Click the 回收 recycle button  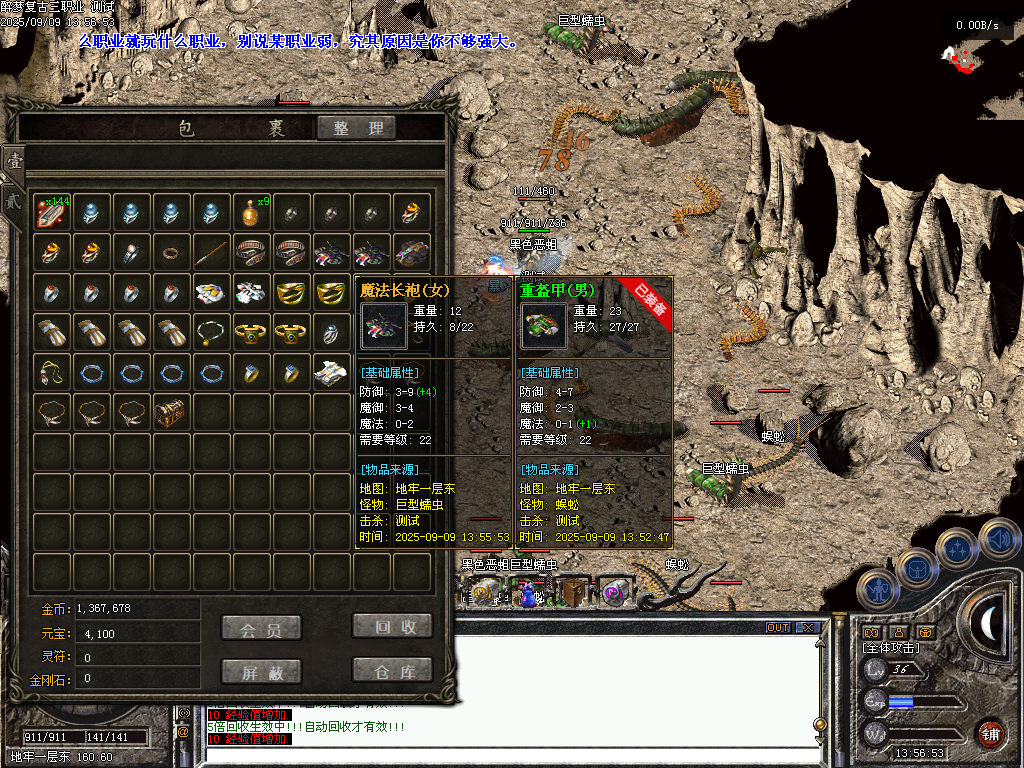point(393,626)
